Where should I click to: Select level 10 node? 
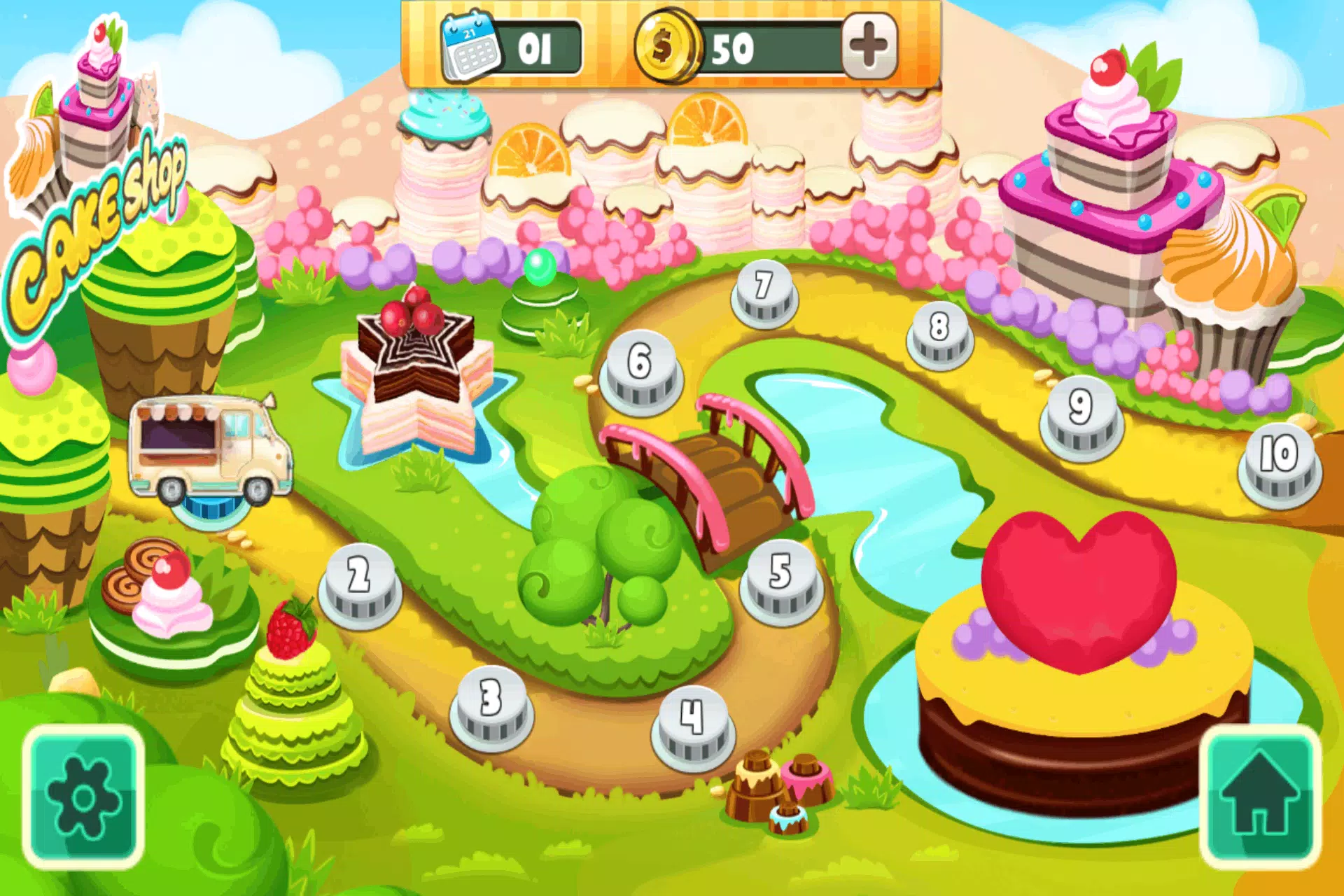click(x=1279, y=463)
